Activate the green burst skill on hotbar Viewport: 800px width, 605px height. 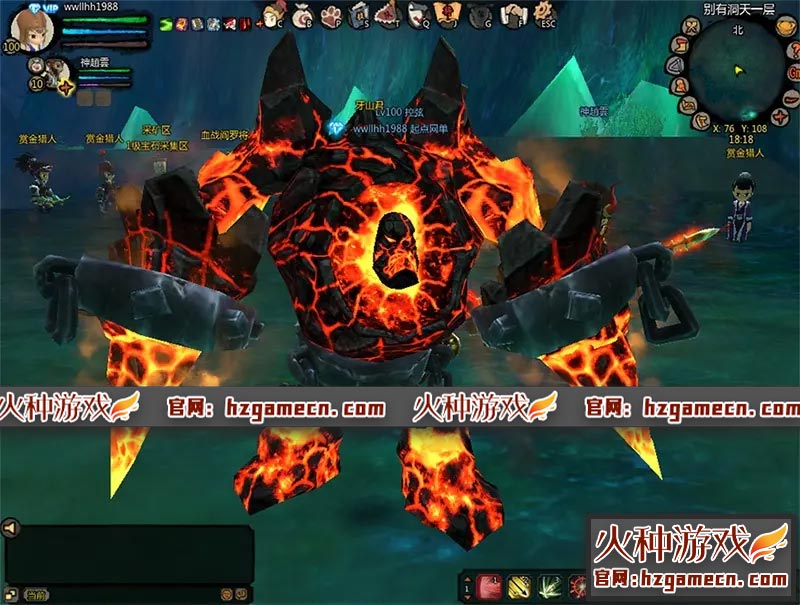pyautogui.click(x=549, y=586)
